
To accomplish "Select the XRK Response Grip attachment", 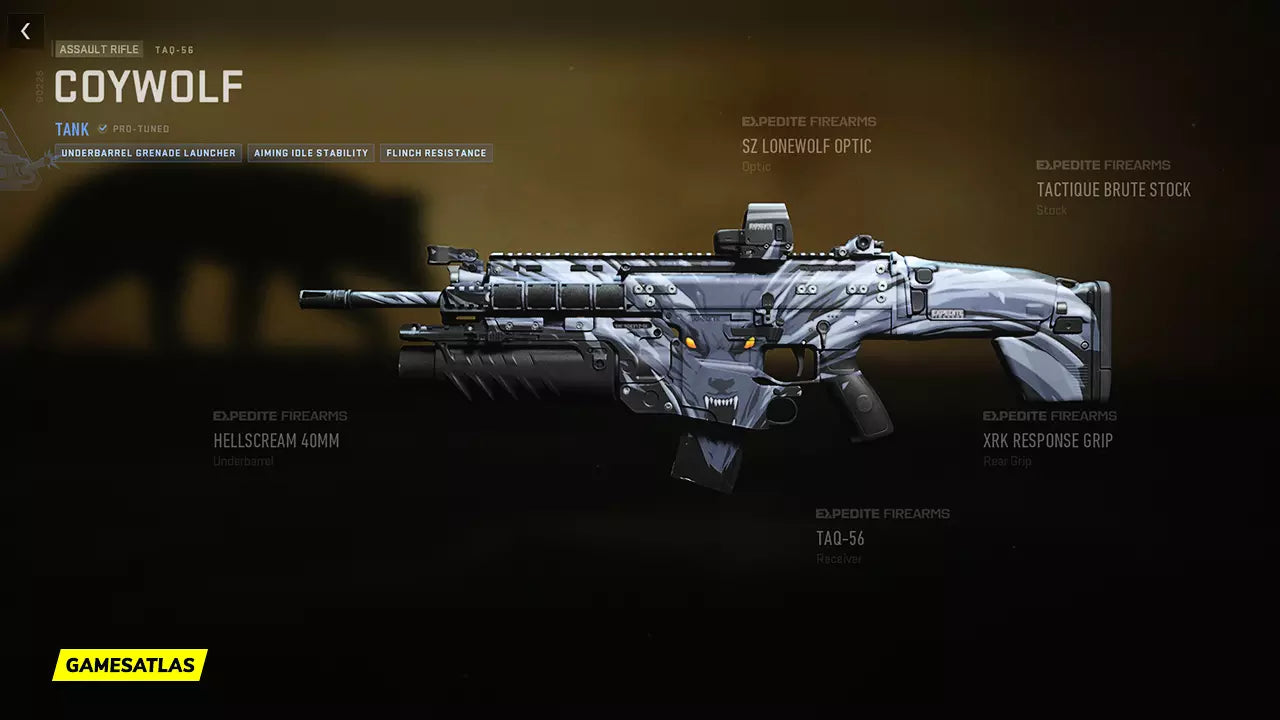I will pyautogui.click(x=1047, y=440).
